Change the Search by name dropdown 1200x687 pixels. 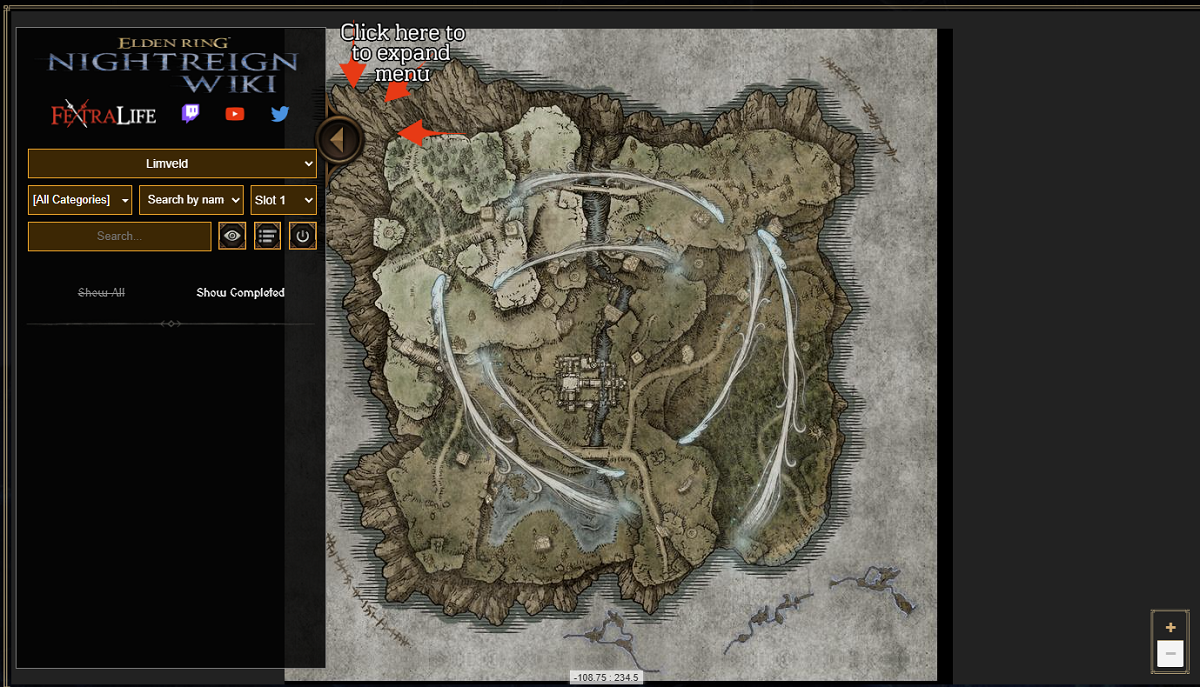coord(191,200)
